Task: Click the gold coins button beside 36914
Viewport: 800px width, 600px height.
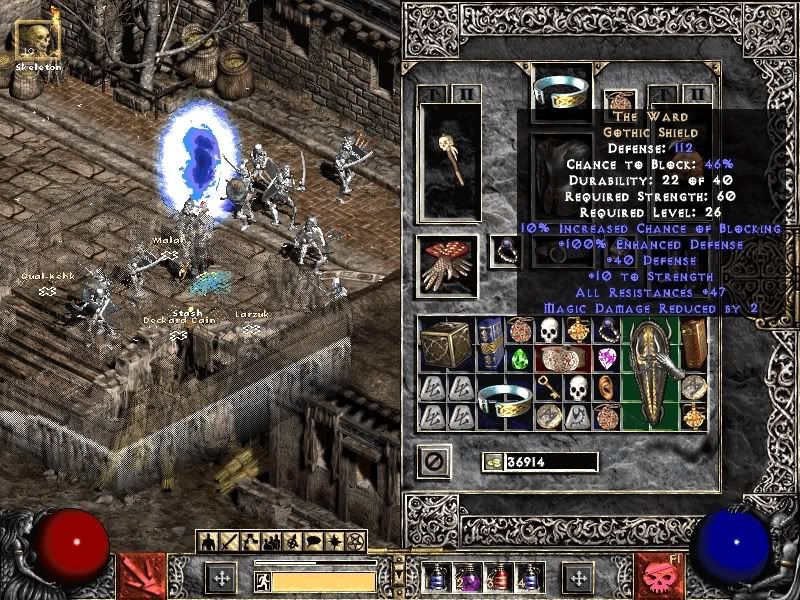Action: pyautogui.click(x=492, y=462)
